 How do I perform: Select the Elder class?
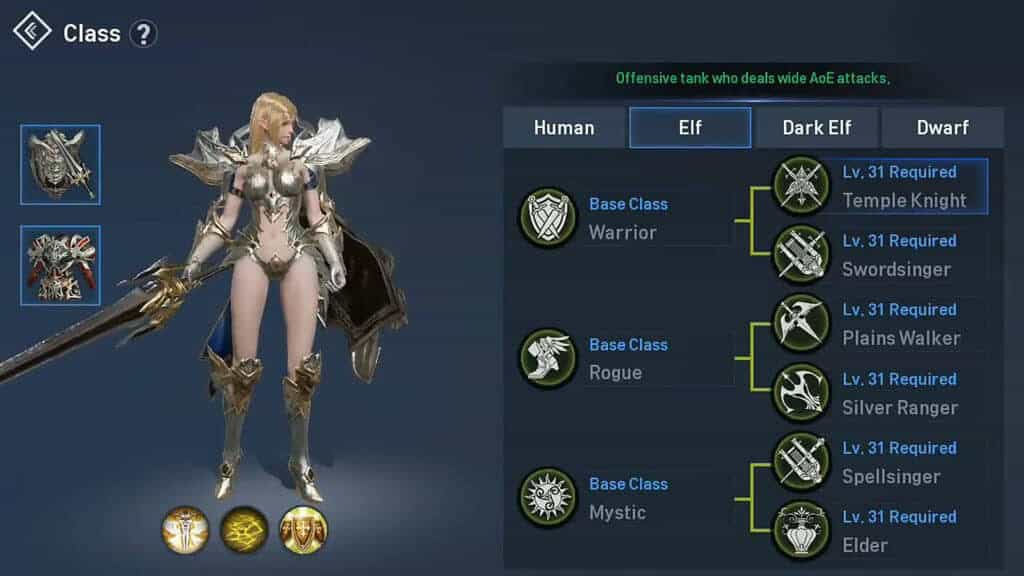pyautogui.click(x=880, y=531)
